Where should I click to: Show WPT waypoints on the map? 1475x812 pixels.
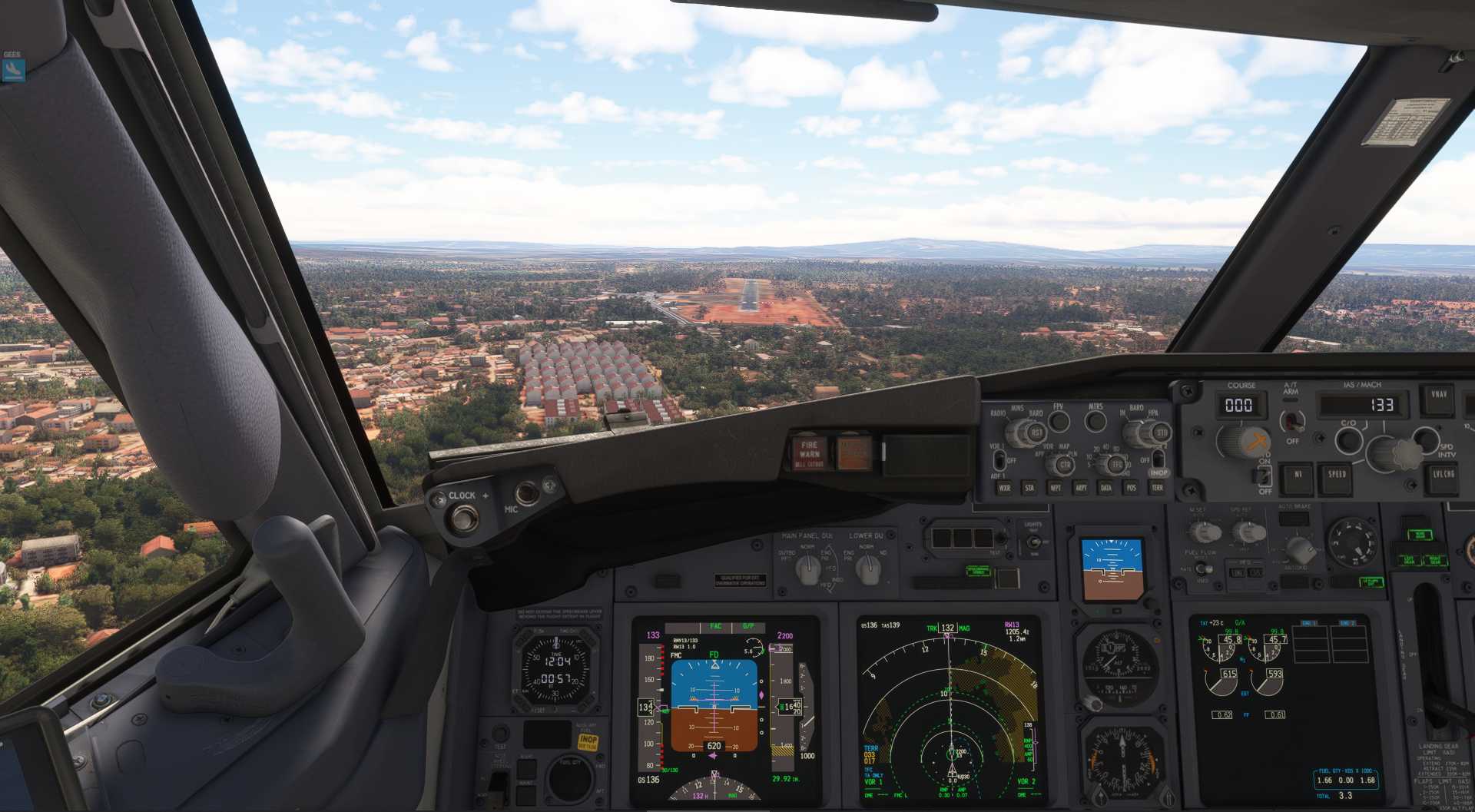pos(1056,487)
